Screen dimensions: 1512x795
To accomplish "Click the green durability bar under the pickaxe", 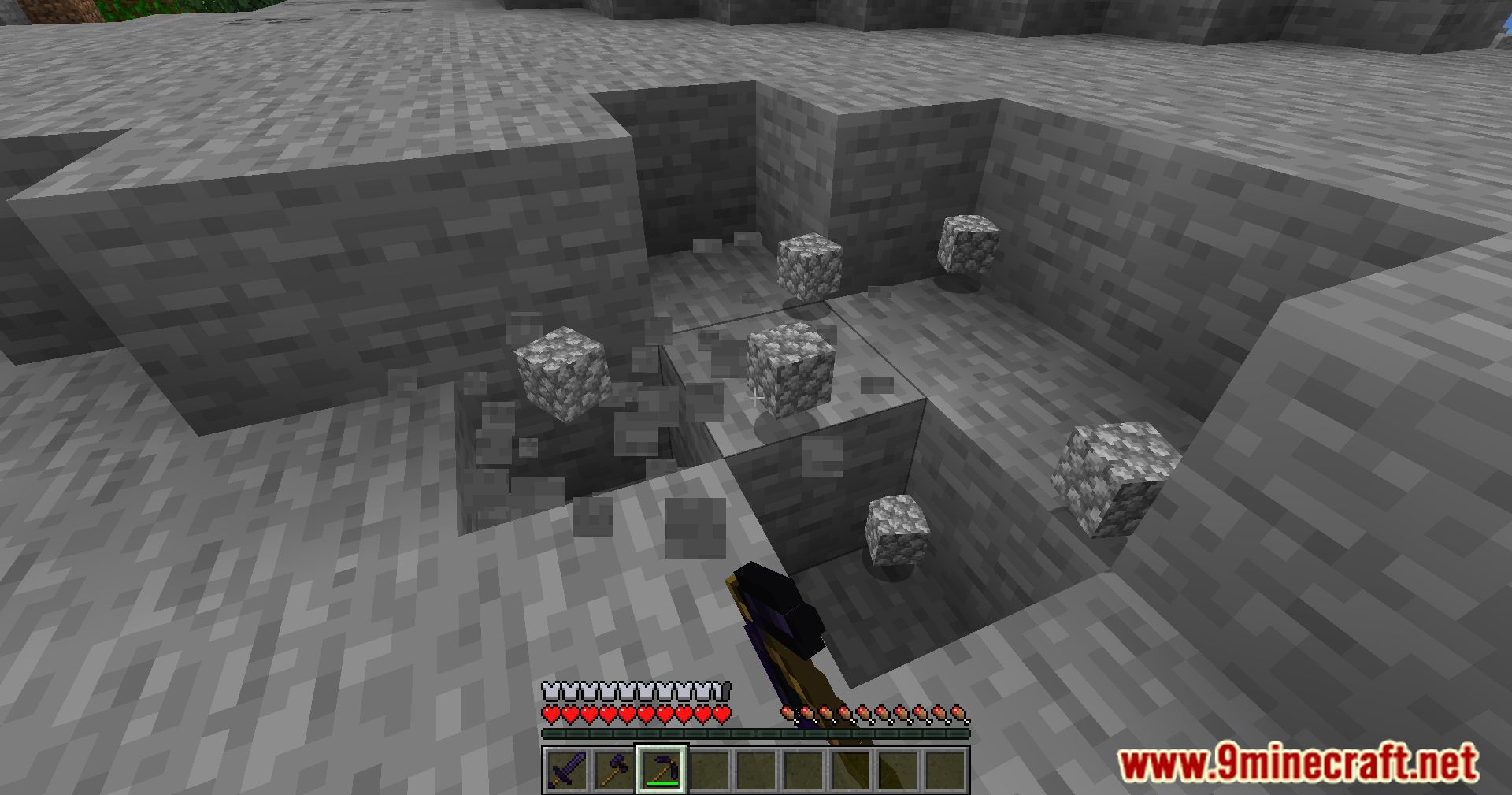I will tap(662, 783).
